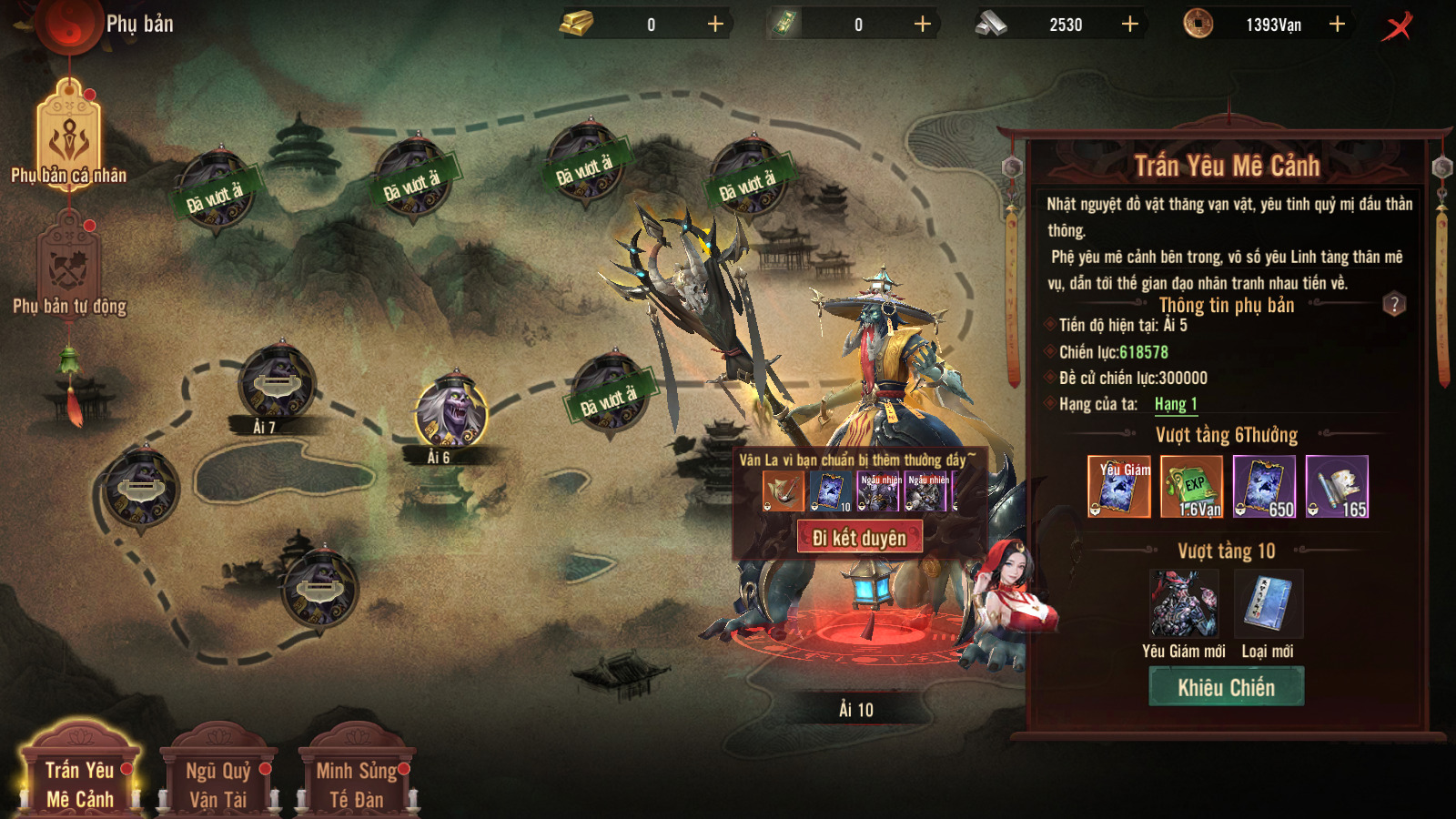Inspect the EXP 1.6Vạn reward item

[1191, 487]
